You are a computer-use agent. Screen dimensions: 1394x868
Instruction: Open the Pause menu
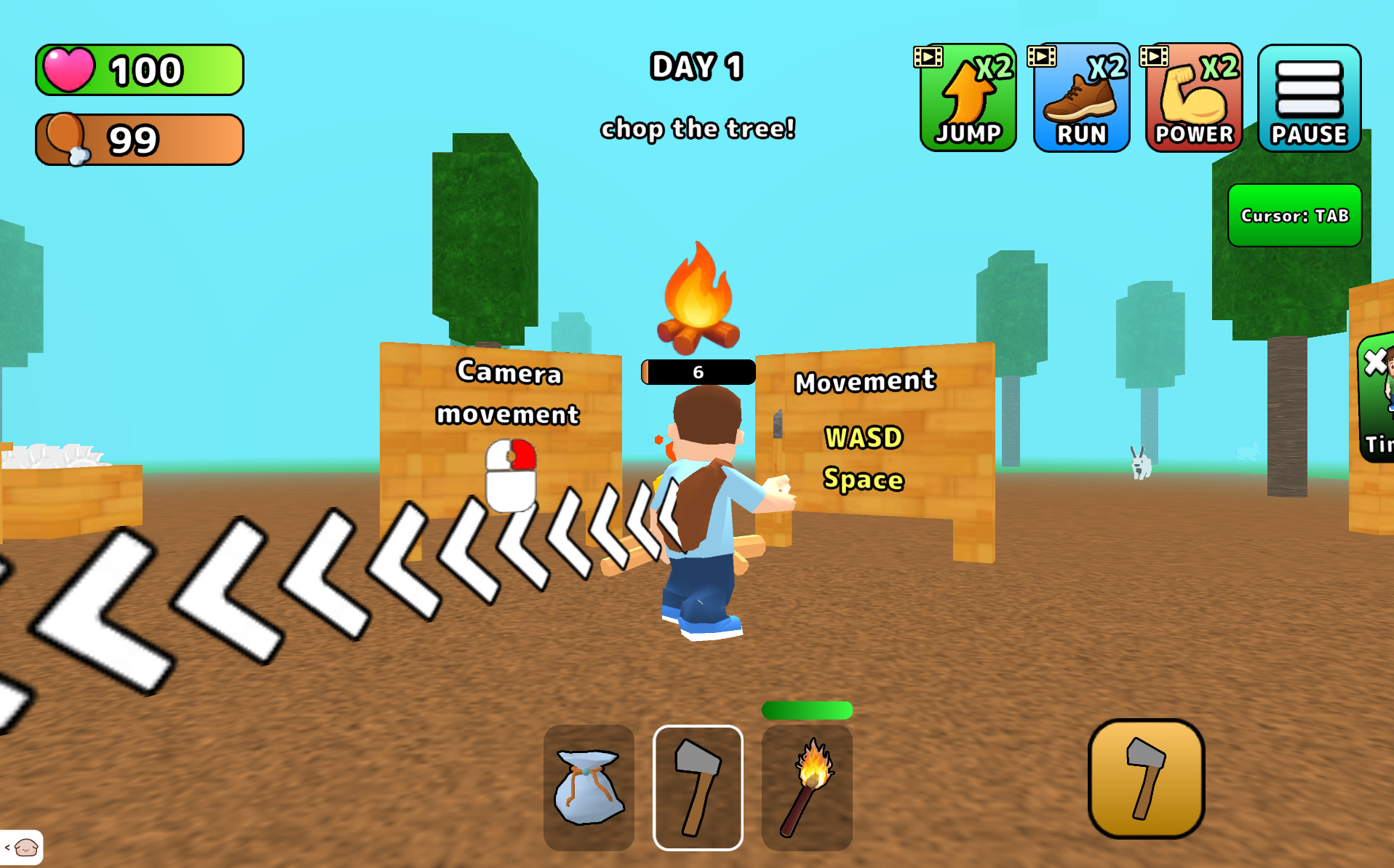pyautogui.click(x=1309, y=98)
